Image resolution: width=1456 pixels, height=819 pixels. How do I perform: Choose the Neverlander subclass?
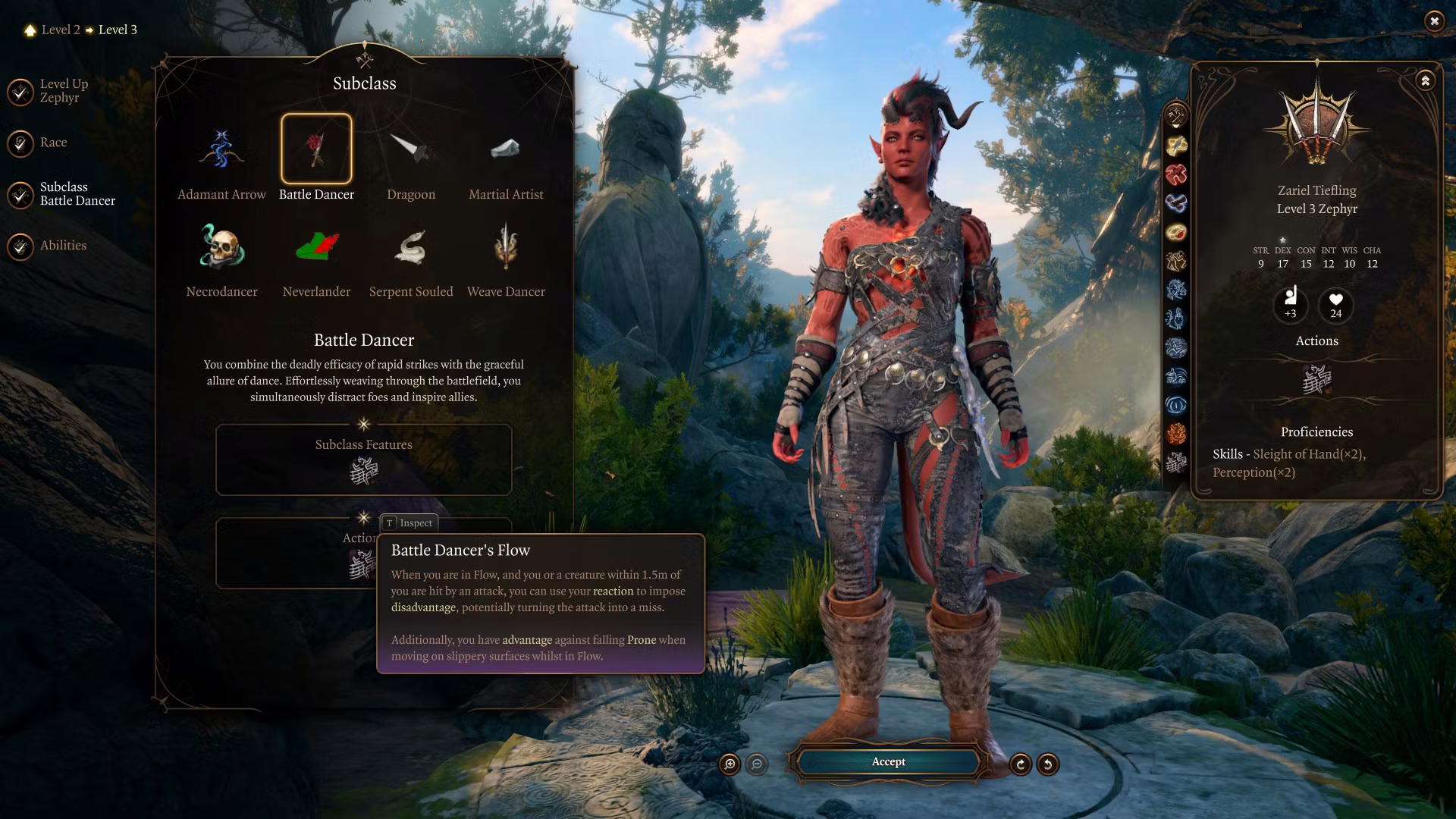tap(316, 247)
